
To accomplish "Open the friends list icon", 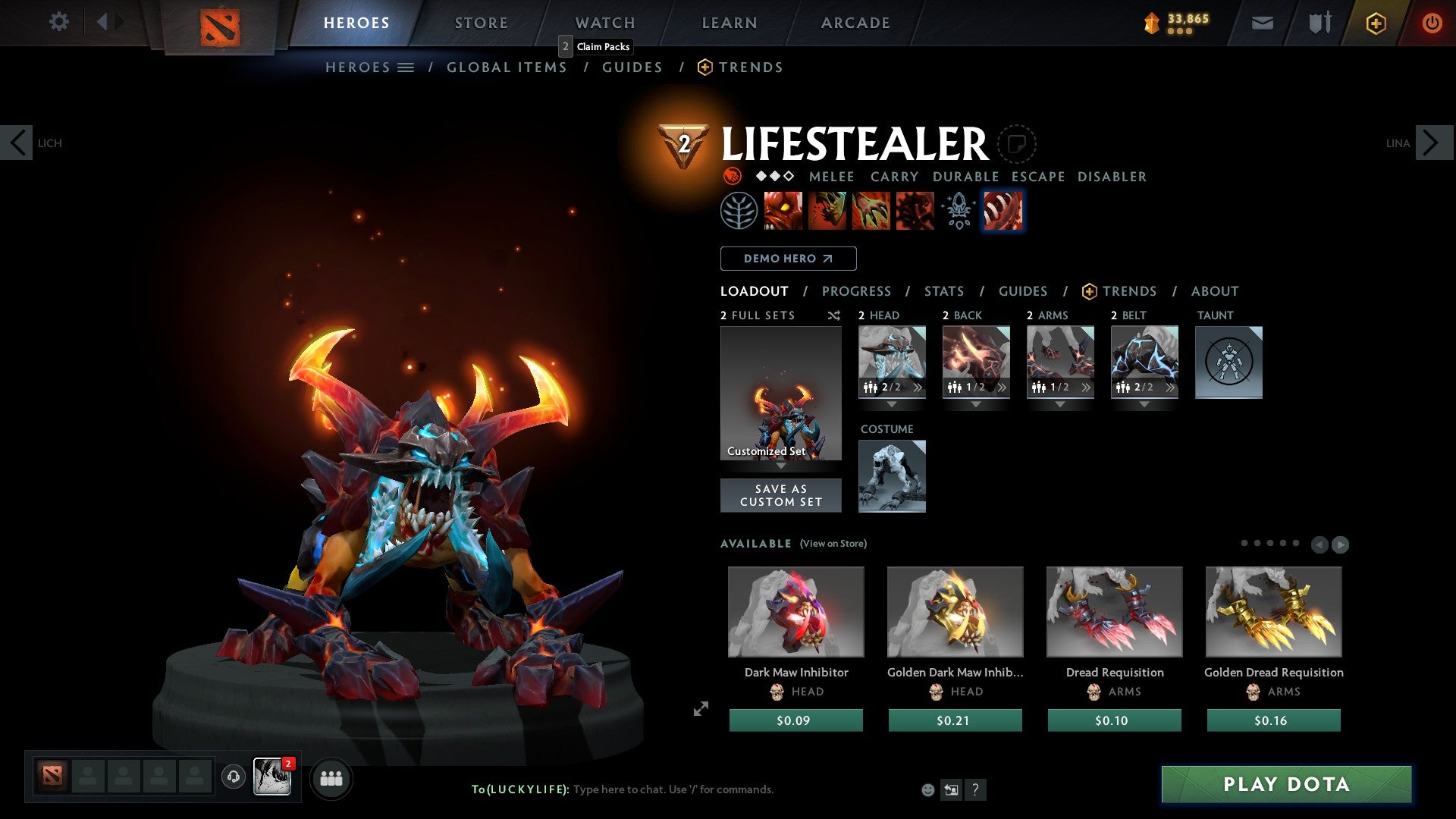I will tap(331, 778).
